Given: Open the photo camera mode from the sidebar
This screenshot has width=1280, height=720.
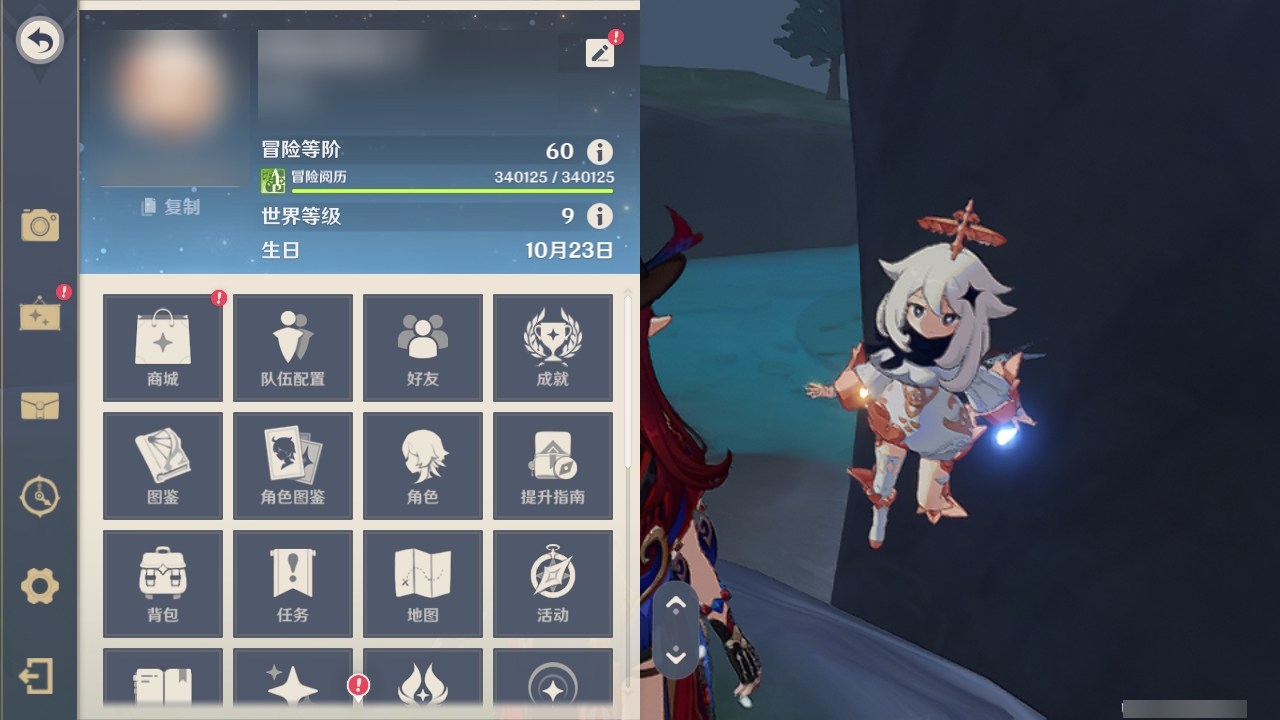Looking at the screenshot, I should click(39, 226).
